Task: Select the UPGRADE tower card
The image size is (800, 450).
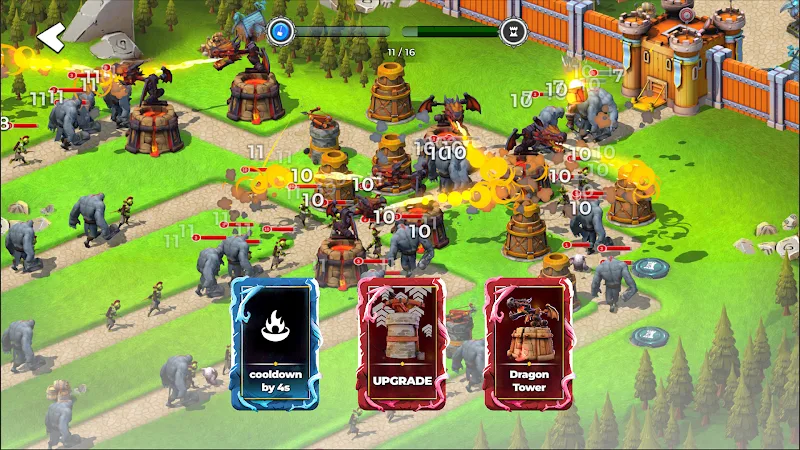Action: pos(402,343)
